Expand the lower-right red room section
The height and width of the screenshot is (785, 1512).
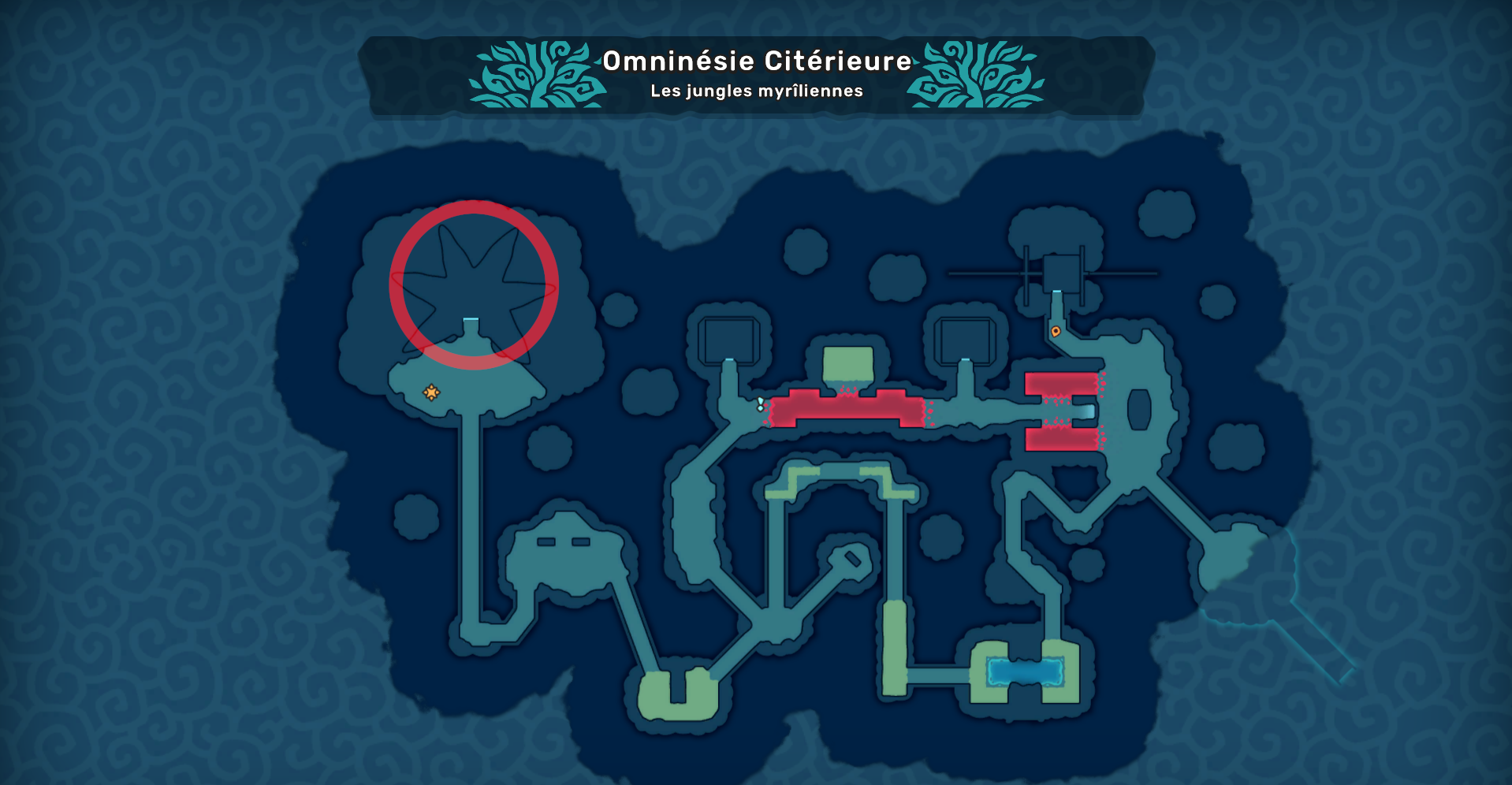coord(1060,439)
